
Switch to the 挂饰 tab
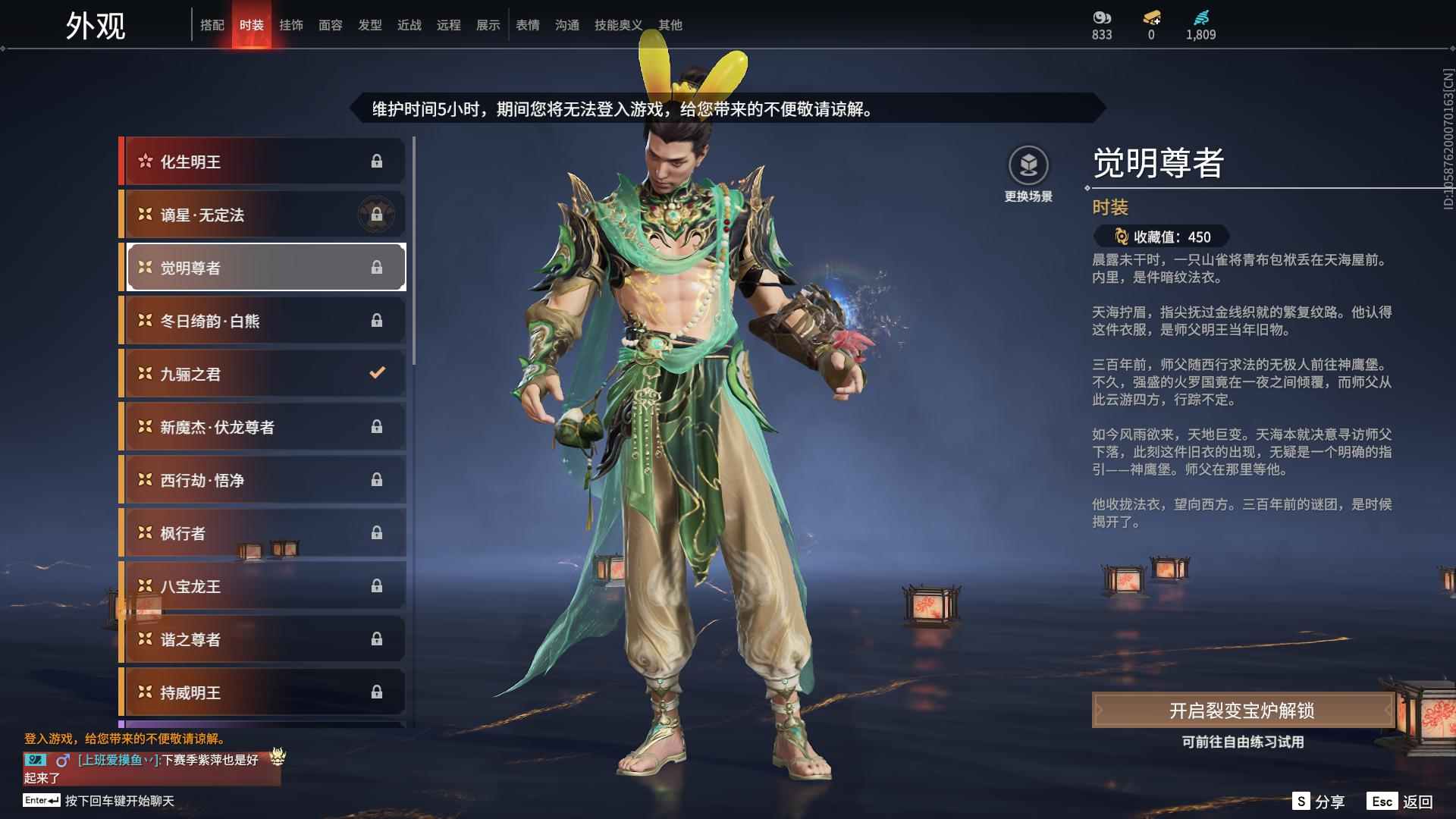291,25
